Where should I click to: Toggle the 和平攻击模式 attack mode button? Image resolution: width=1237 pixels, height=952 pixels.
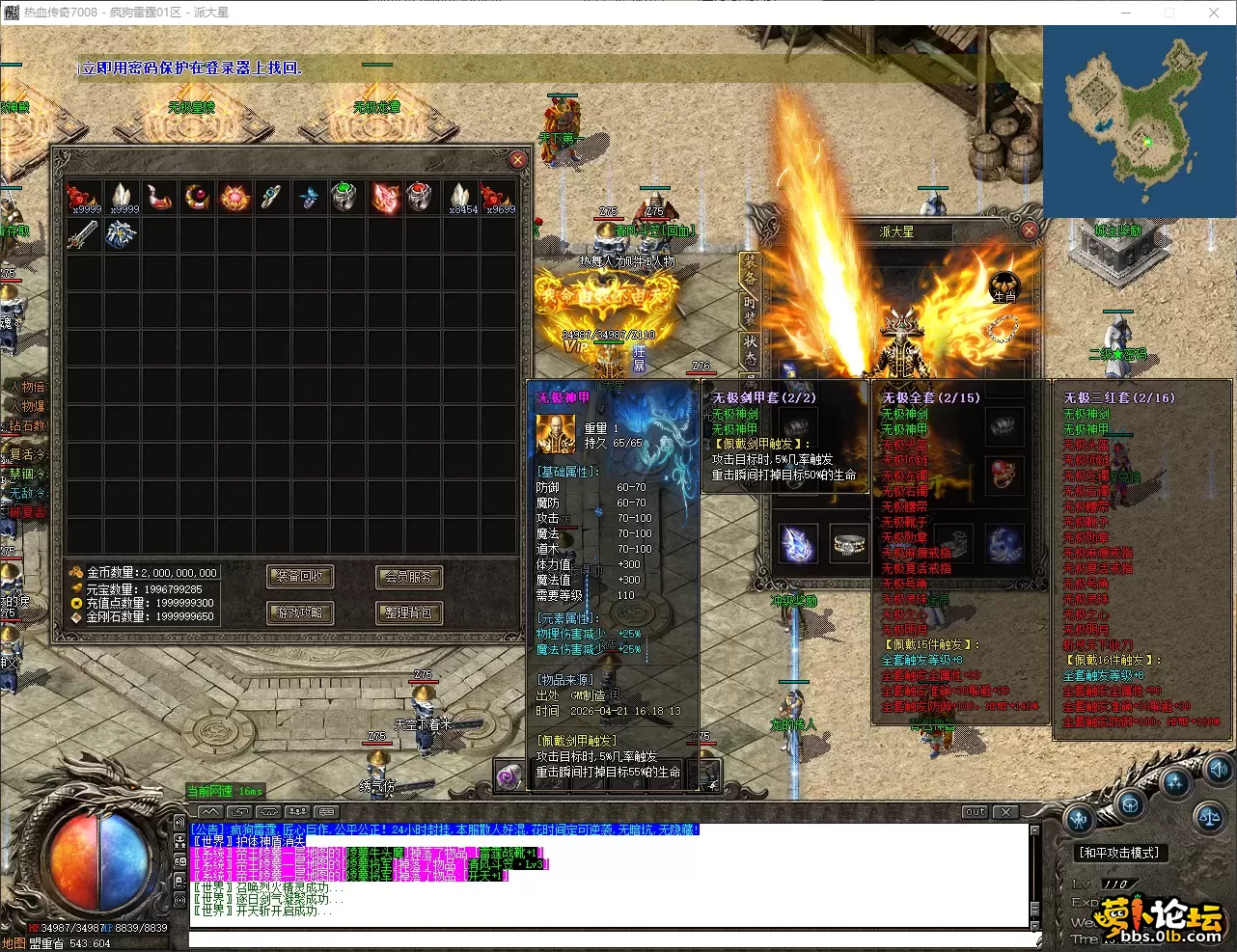click(1119, 853)
